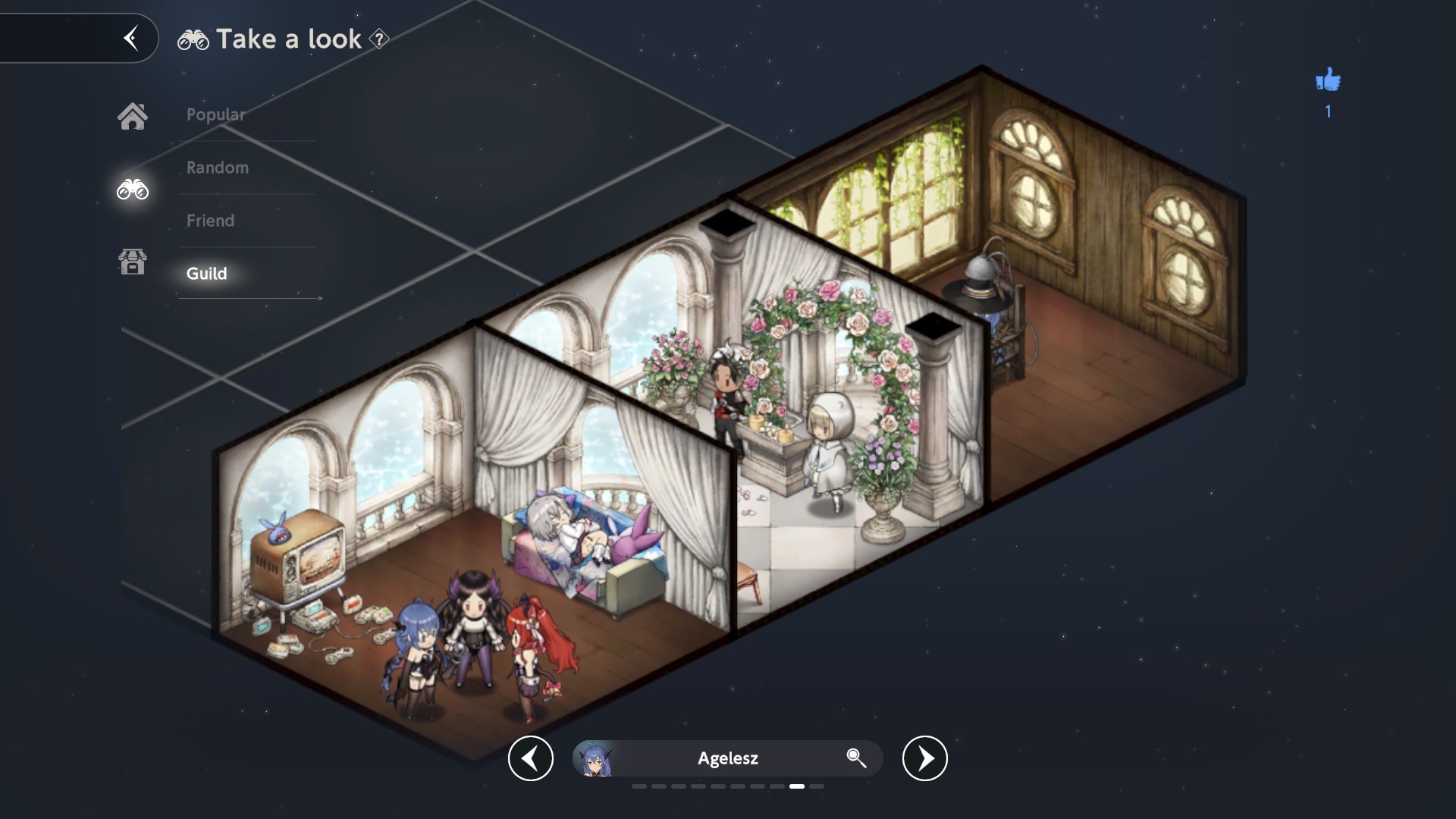1456x819 pixels.
Task: Select the binoculars icon in sidebar
Action: [132, 189]
